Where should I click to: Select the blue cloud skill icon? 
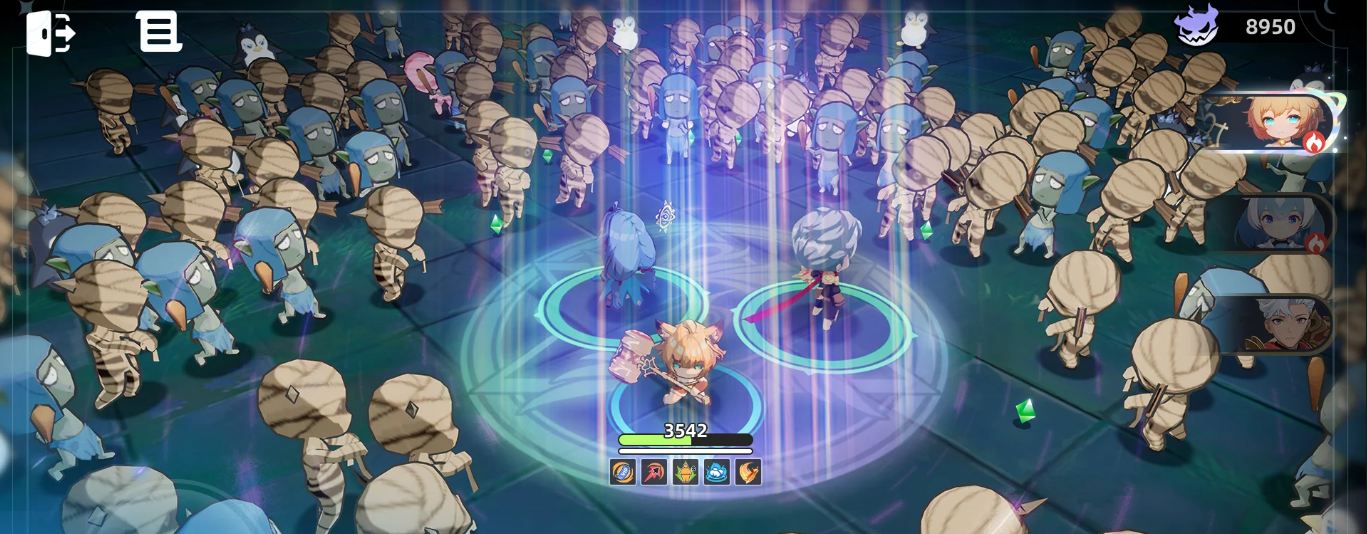716,472
